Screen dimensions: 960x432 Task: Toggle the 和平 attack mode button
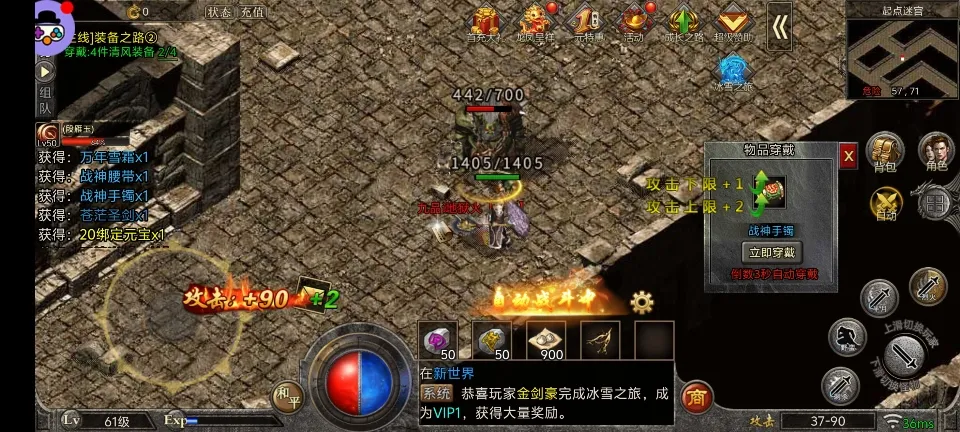click(x=288, y=395)
